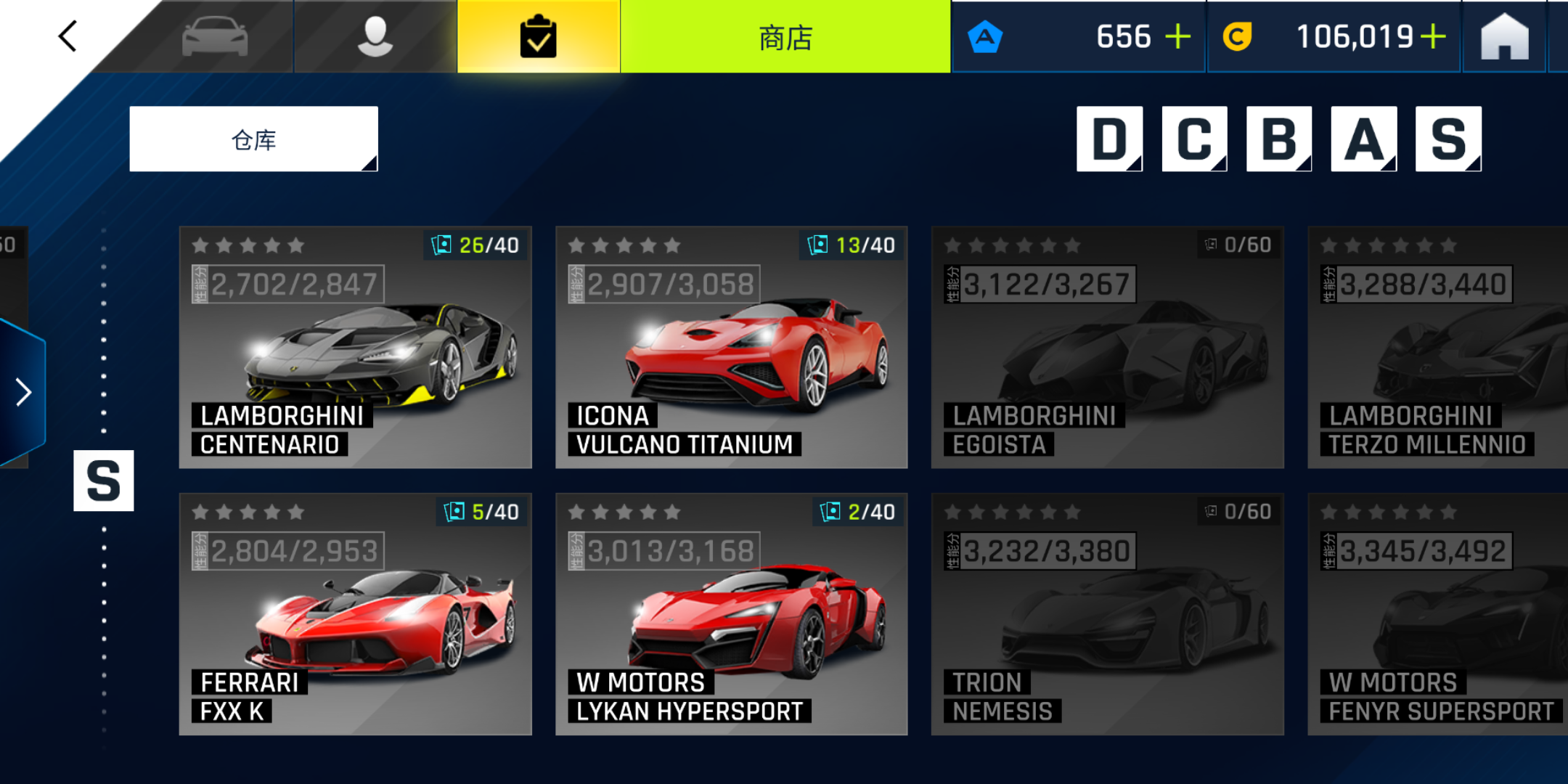Filter cars by class C
Image resolution: width=1568 pixels, height=784 pixels.
click(1194, 139)
